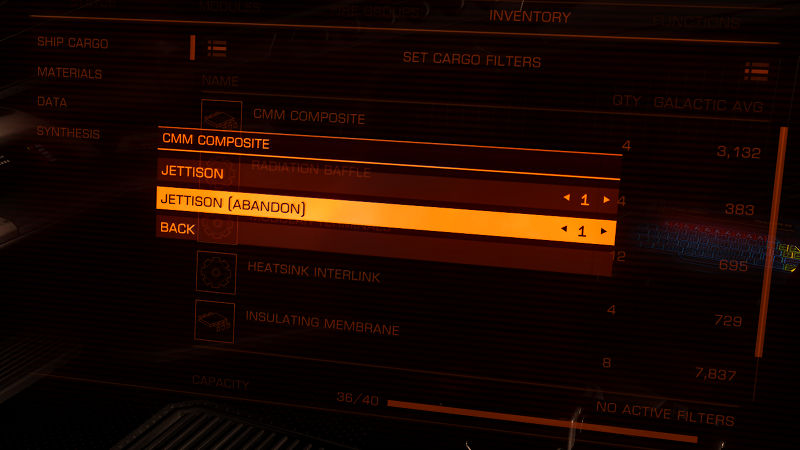The image size is (800, 450).
Task: Increase Jettison (Abandon) quantity with right arrow
Action: click(603, 231)
